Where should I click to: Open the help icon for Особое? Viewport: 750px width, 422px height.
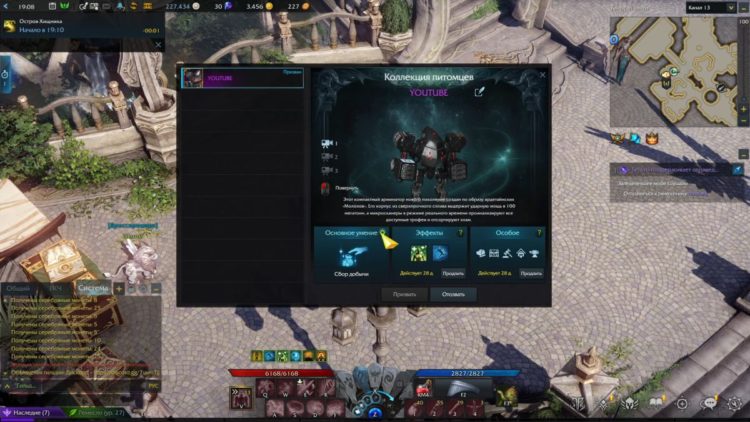tap(538, 232)
